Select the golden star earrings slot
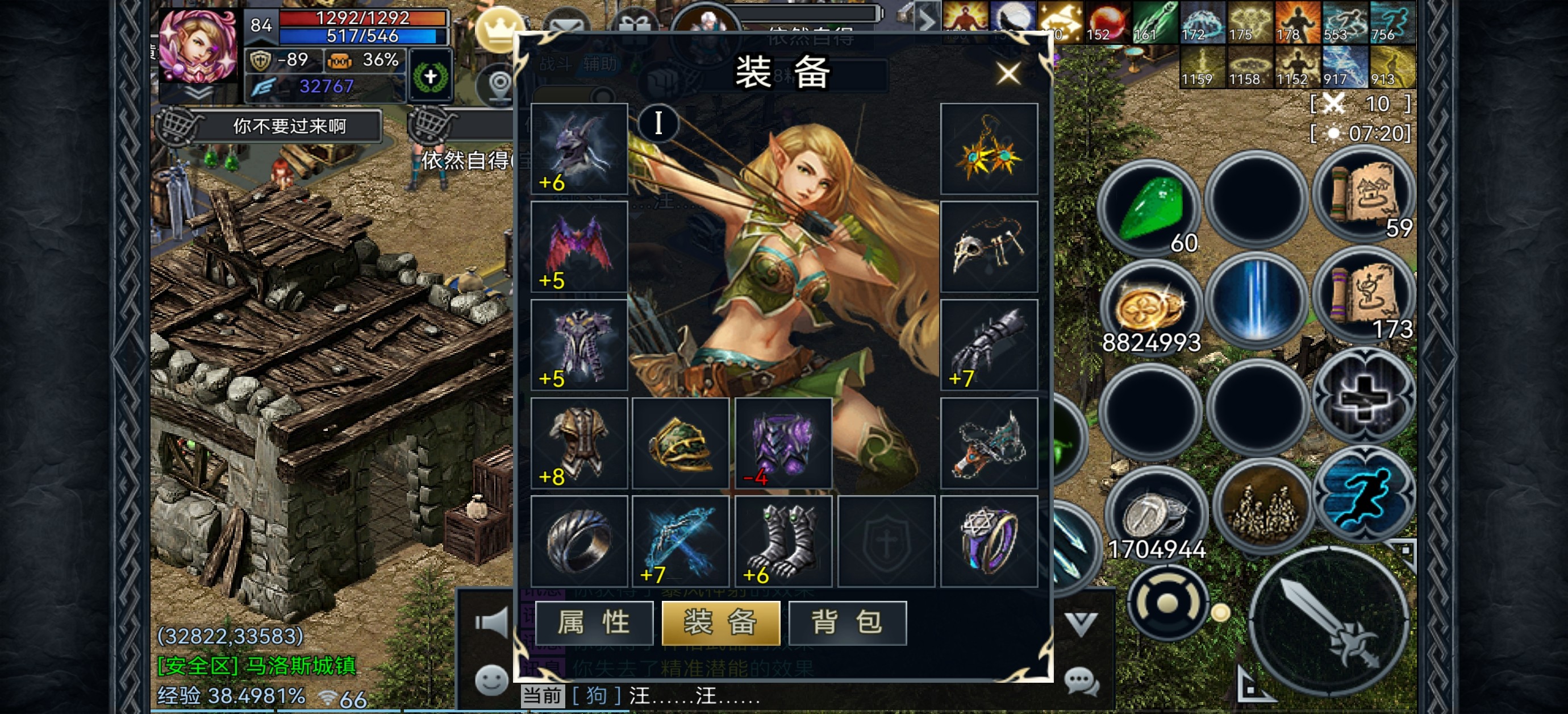This screenshot has height=714, width=1568. pyautogui.click(x=989, y=148)
